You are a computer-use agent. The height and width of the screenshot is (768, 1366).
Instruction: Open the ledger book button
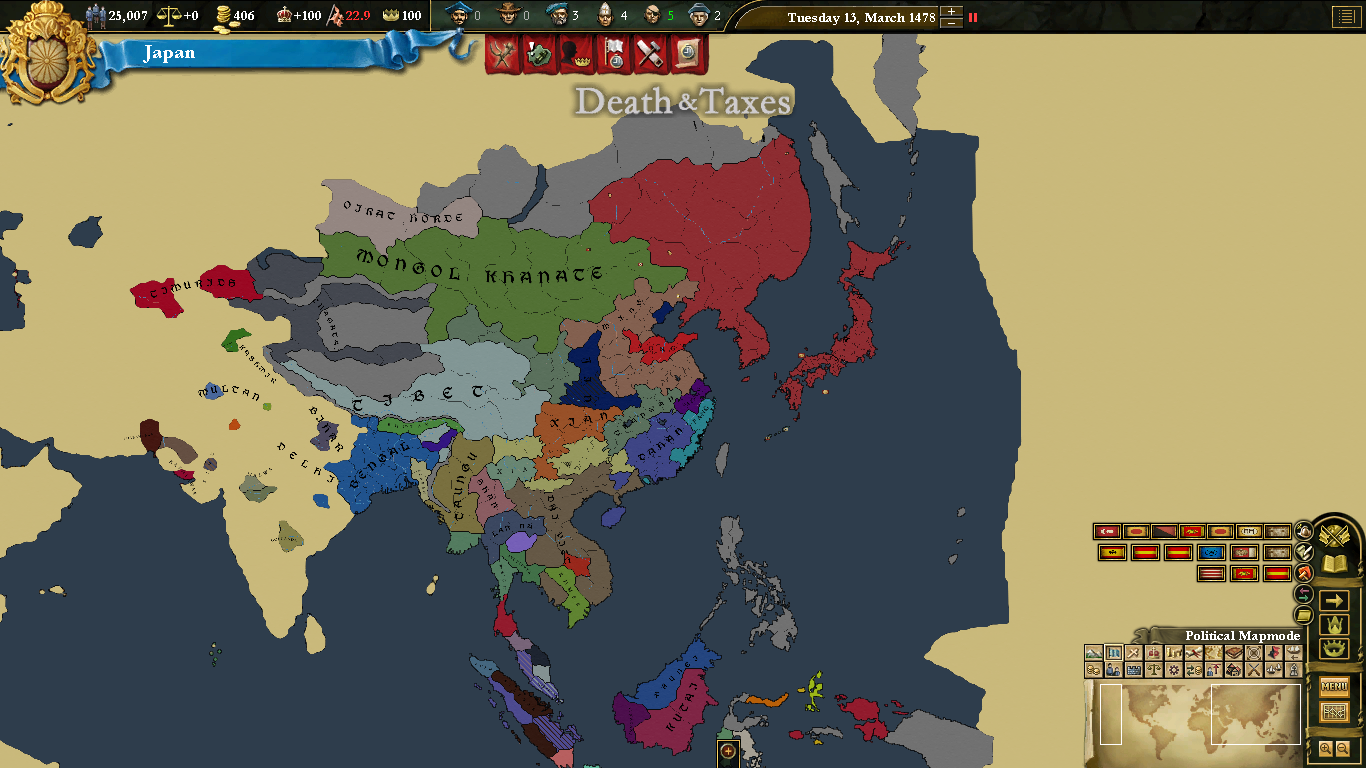tap(1334, 565)
